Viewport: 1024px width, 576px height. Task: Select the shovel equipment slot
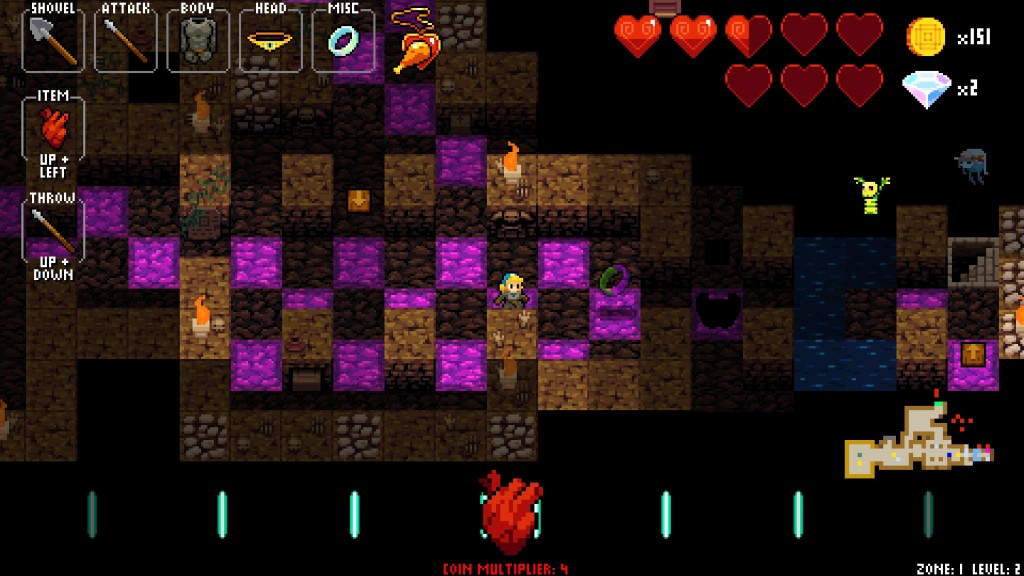52,41
